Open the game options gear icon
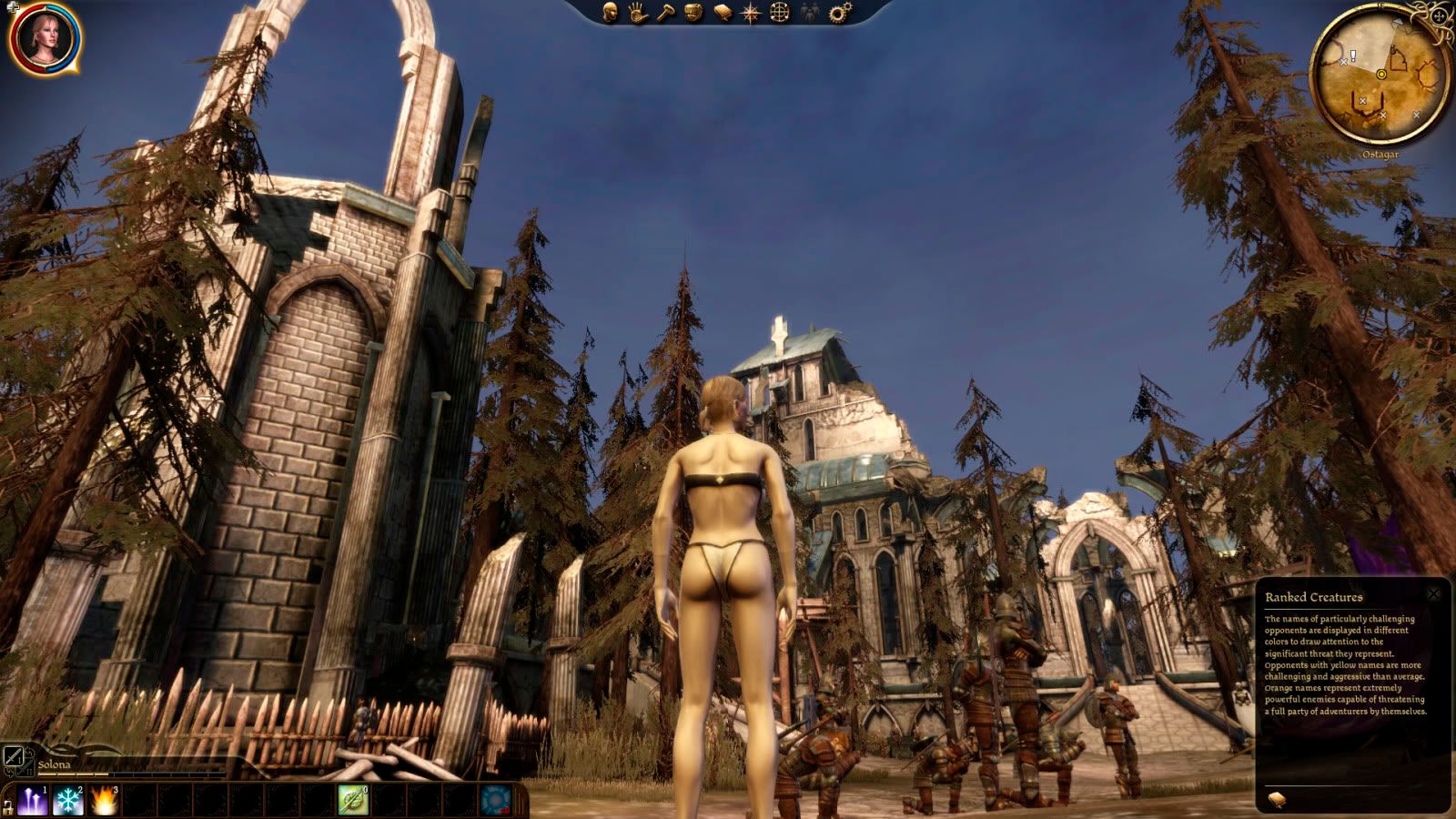 (839, 13)
